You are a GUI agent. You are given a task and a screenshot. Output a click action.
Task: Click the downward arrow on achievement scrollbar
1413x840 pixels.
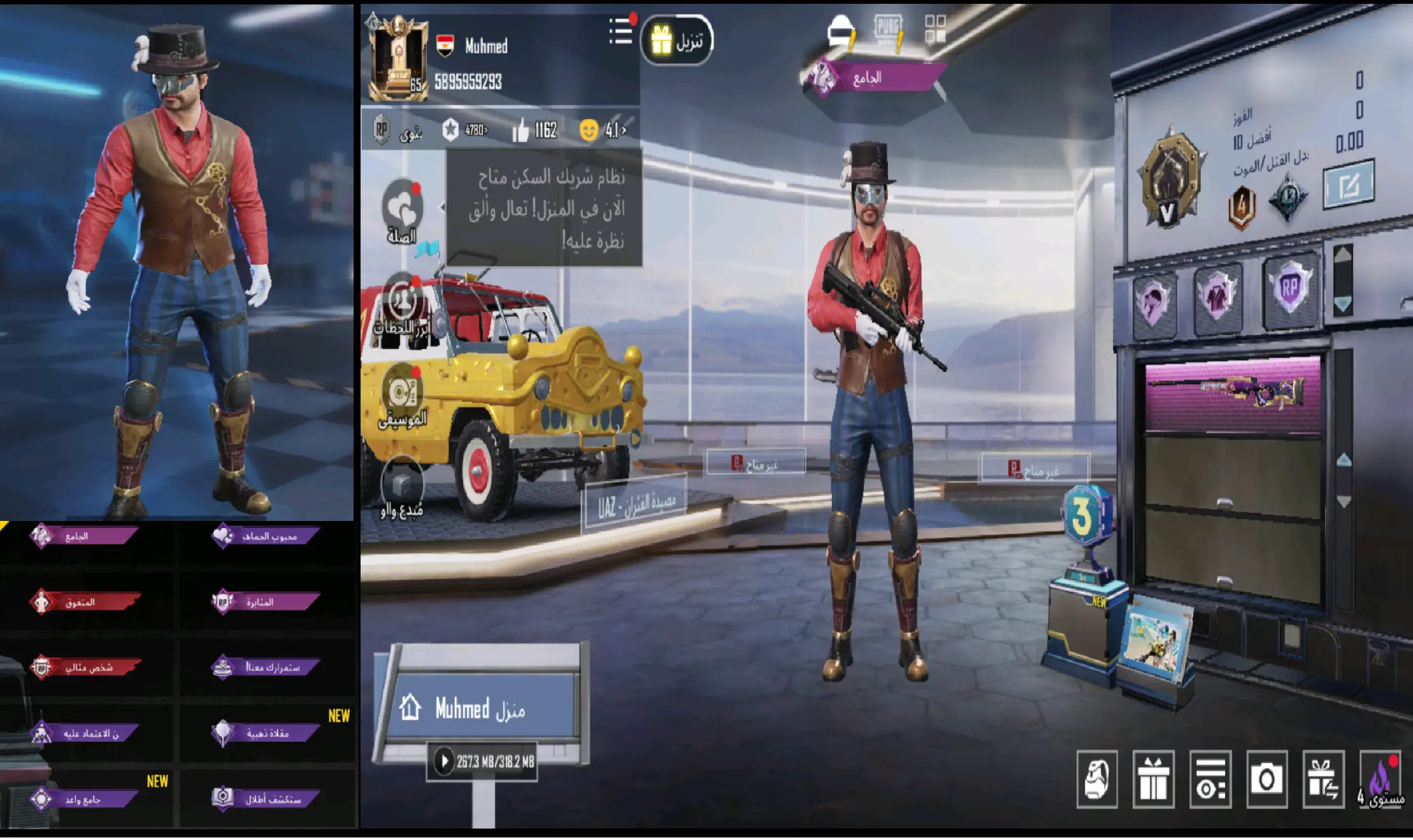click(x=1342, y=304)
